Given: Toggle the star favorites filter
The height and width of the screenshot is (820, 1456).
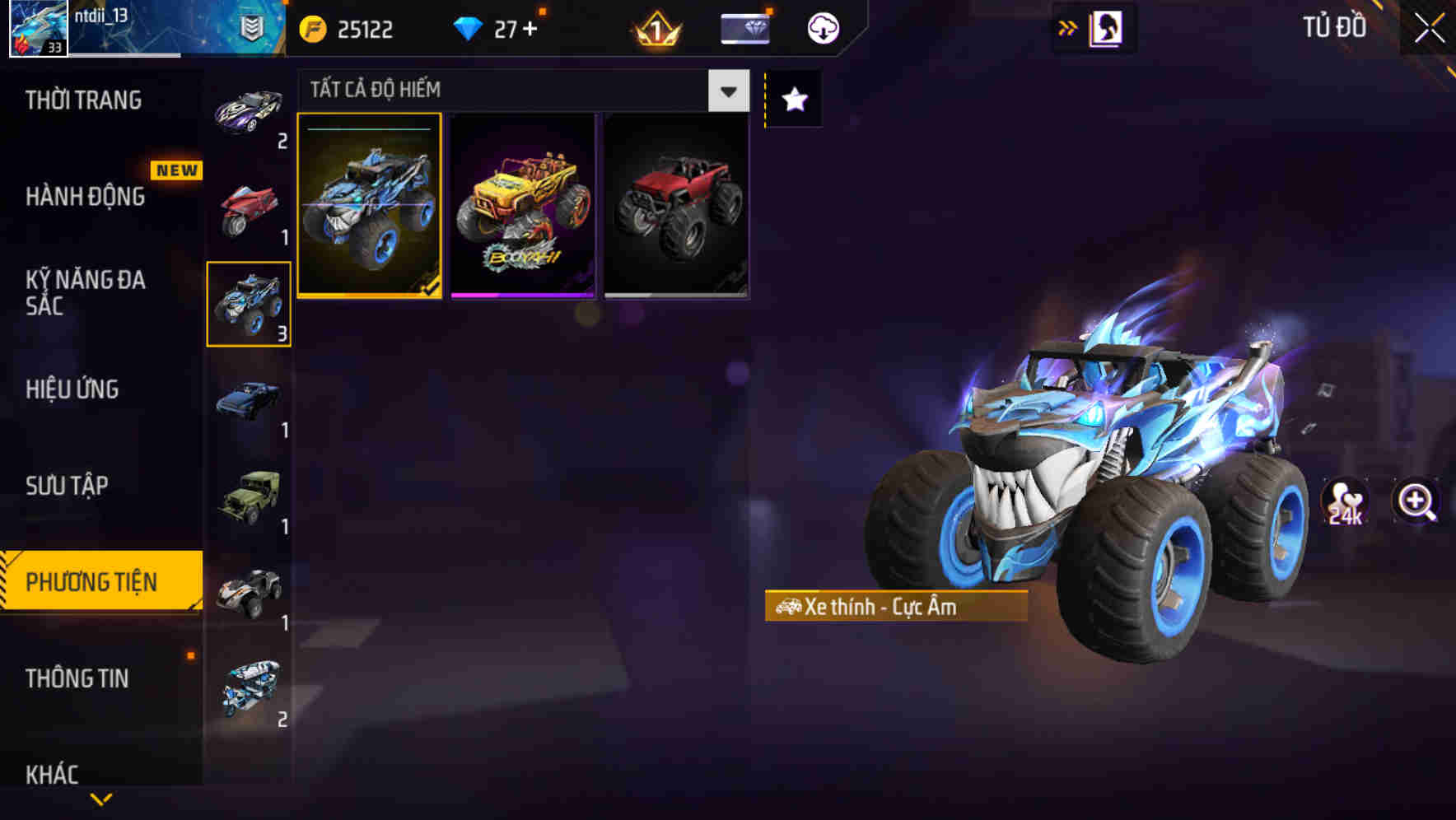Looking at the screenshot, I should (793, 98).
